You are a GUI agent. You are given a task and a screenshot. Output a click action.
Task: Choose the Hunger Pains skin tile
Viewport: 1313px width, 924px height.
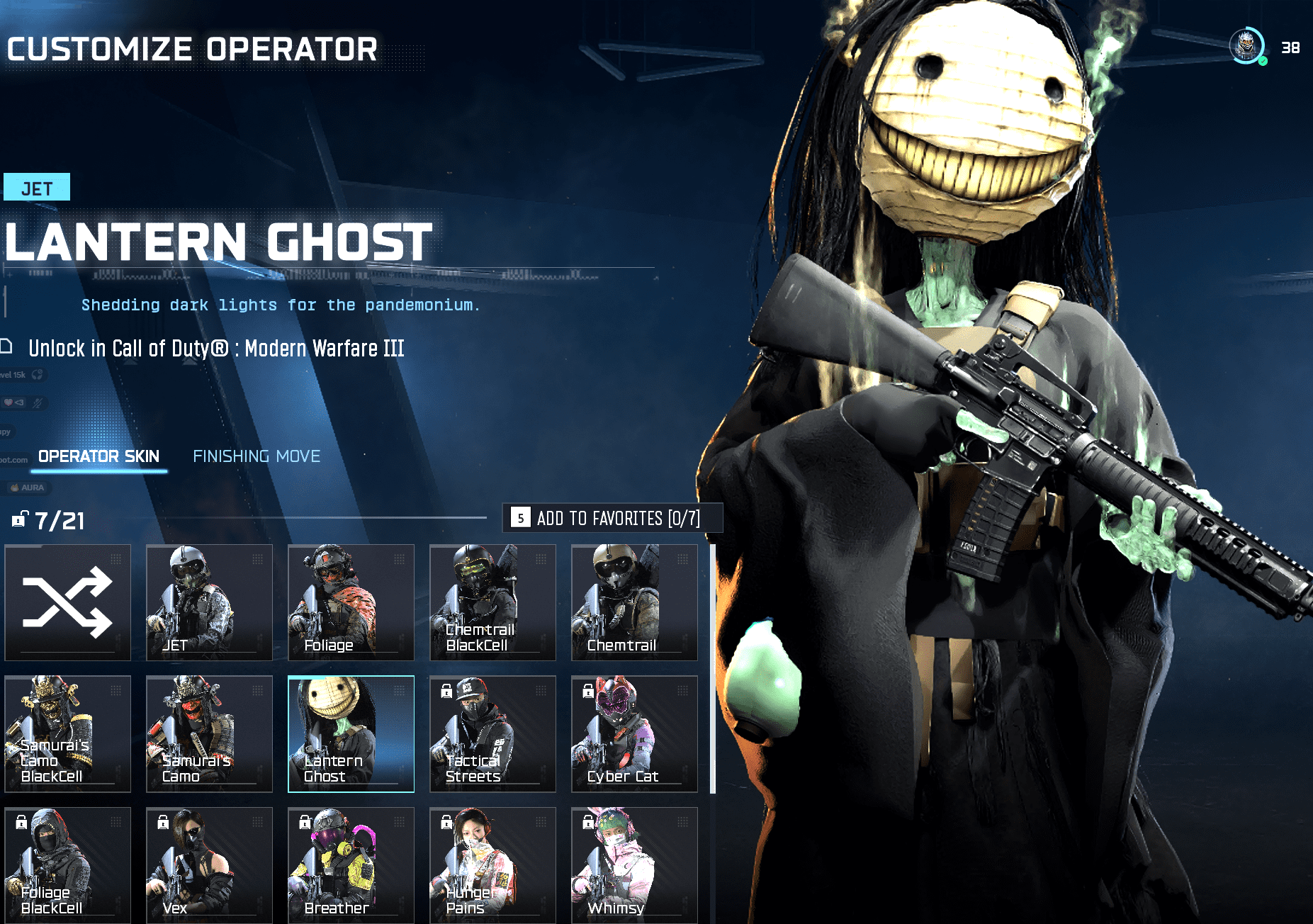tap(492, 864)
